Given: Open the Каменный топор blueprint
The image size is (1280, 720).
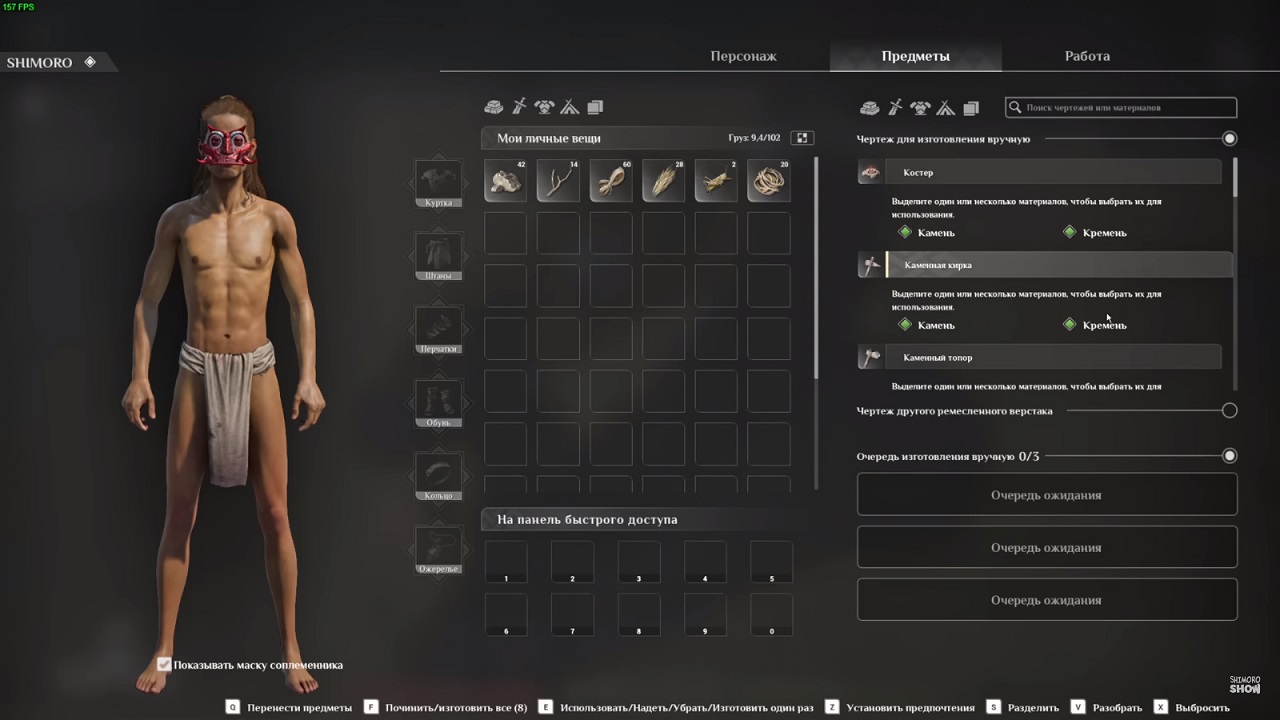Looking at the screenshot, I should point(1040,357).
